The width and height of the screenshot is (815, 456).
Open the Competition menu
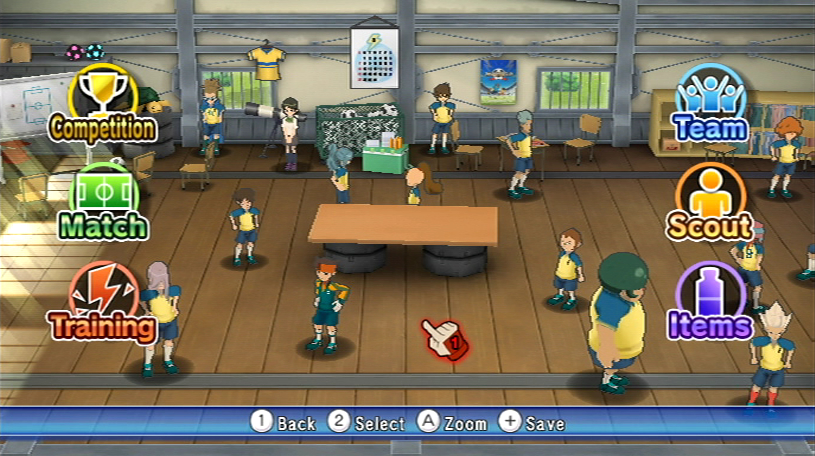[x=103, y=105]
